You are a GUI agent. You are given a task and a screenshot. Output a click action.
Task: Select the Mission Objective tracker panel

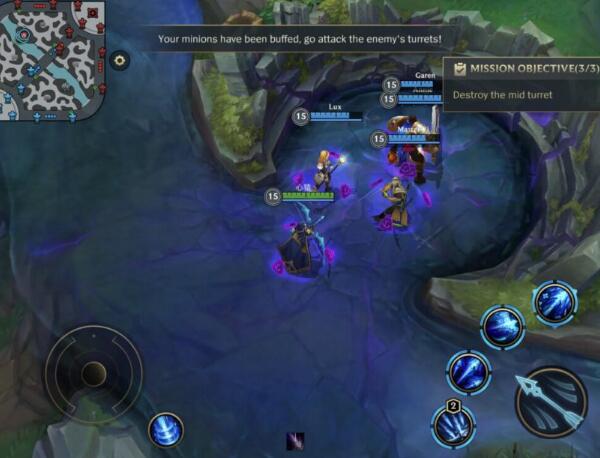(520, 82)
